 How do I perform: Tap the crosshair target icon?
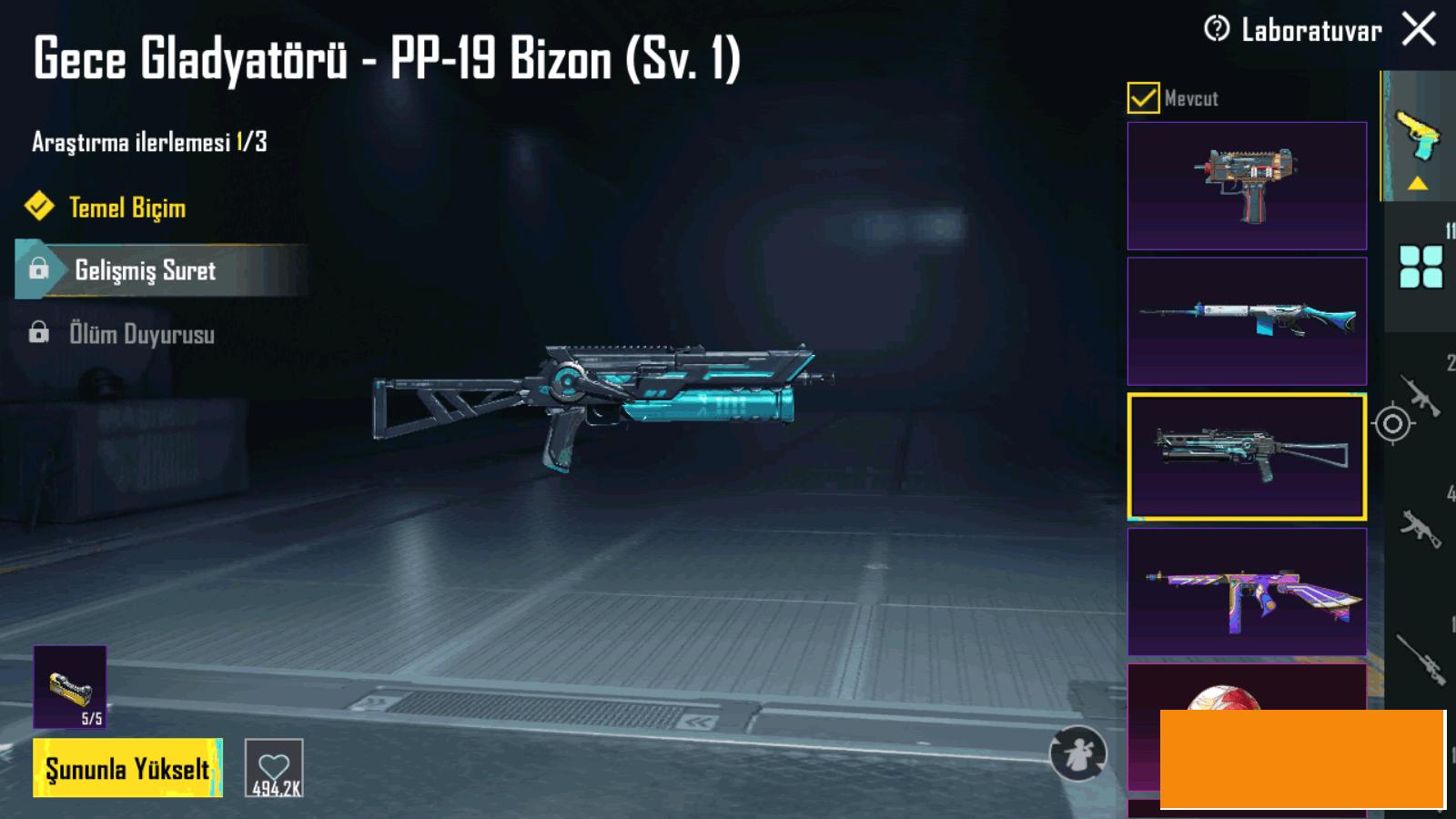[1392, 423]
